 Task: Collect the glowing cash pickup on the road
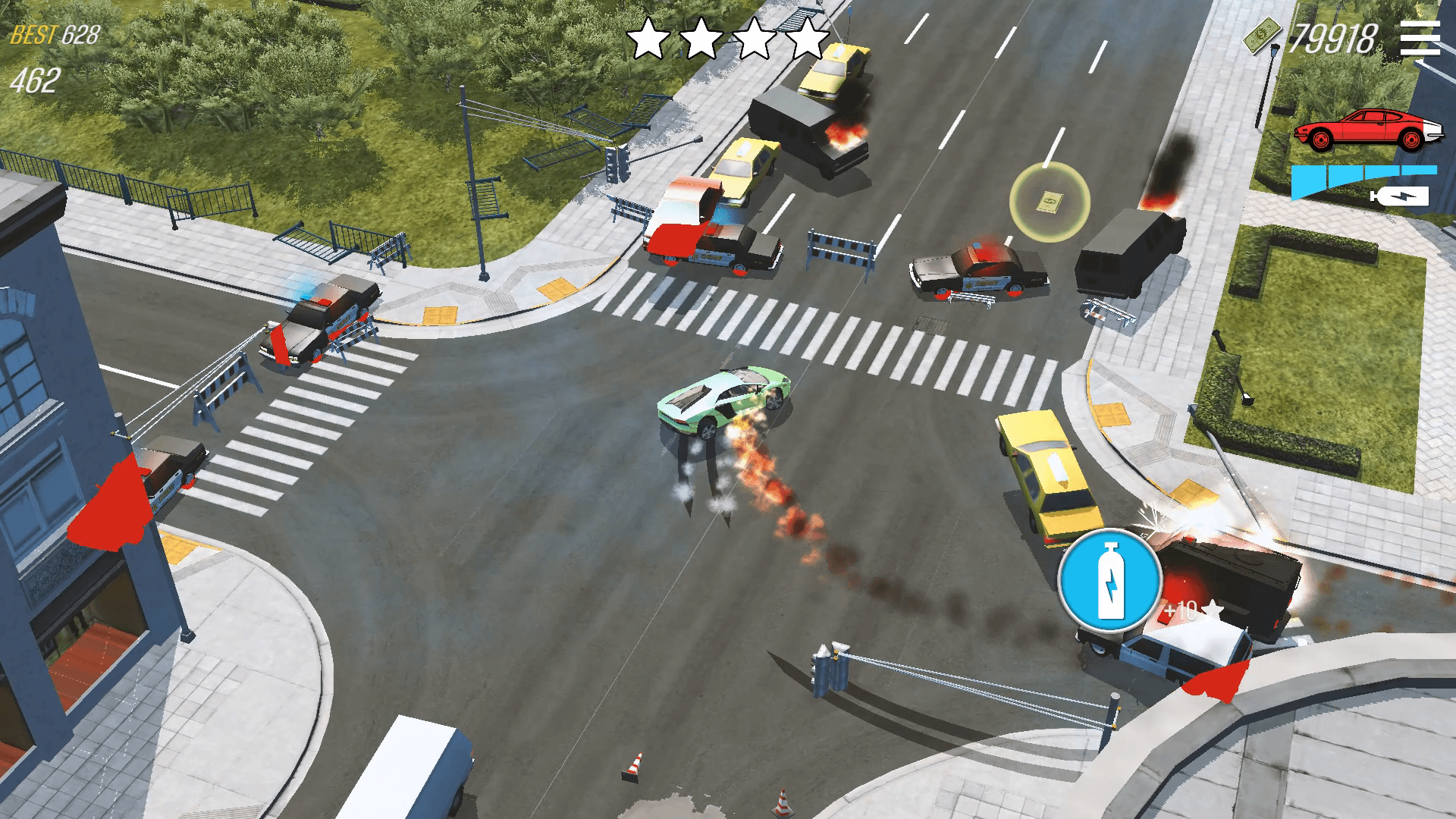pos(1050,201)
